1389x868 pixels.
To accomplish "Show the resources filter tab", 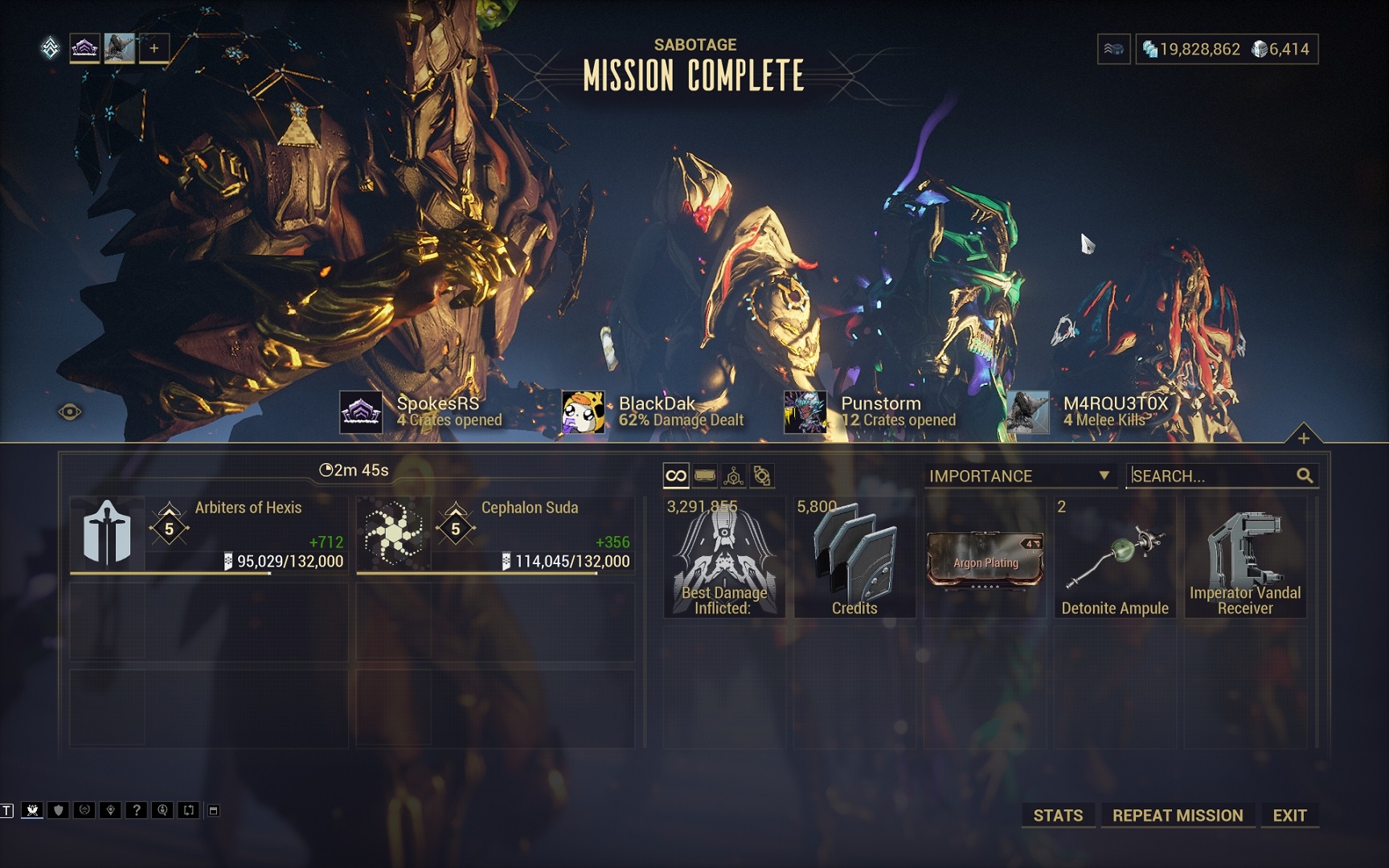I will tap(733, 476).
